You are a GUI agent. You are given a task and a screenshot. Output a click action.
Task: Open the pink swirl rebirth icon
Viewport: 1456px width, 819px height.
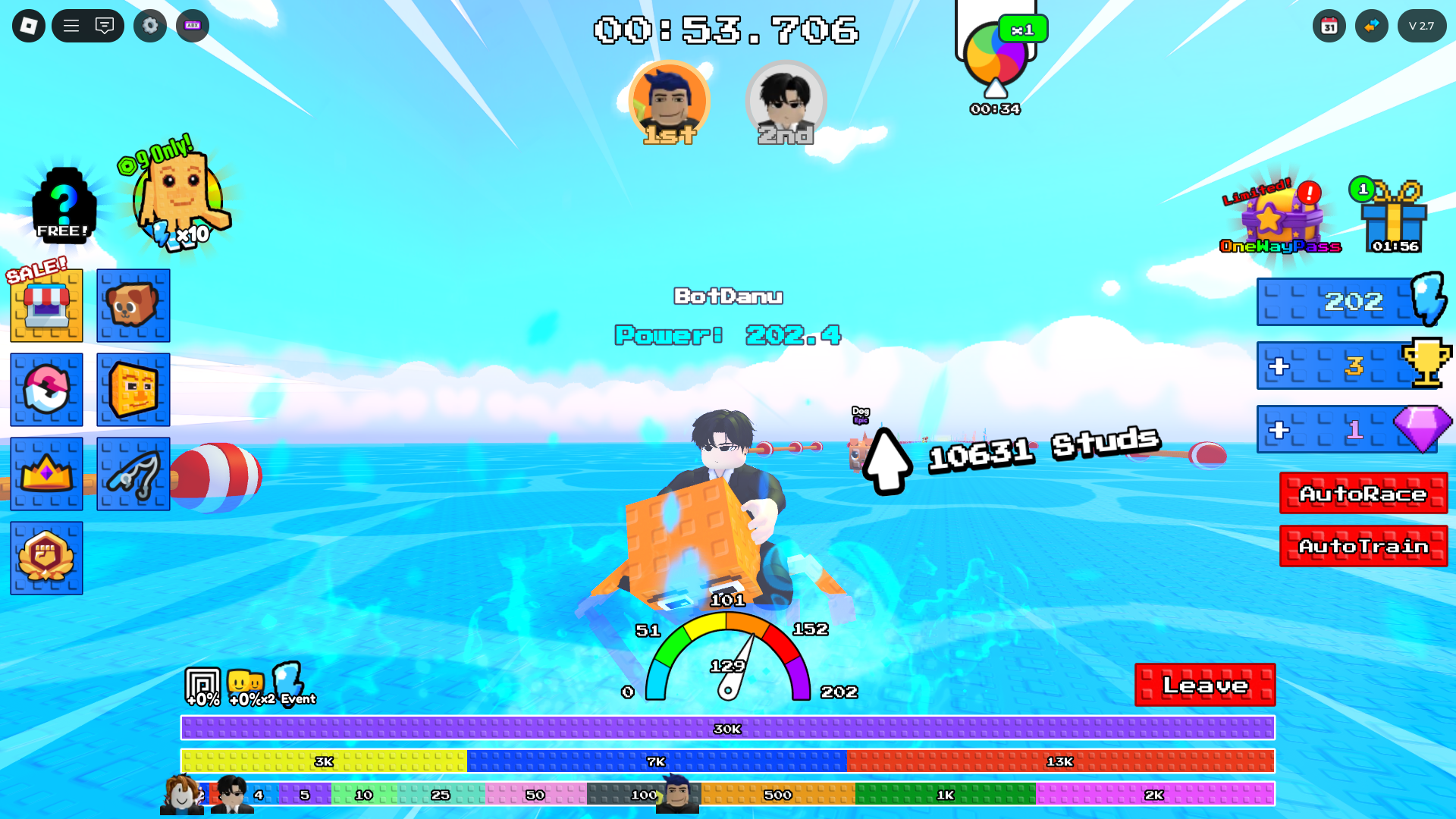tap(46, 390)
